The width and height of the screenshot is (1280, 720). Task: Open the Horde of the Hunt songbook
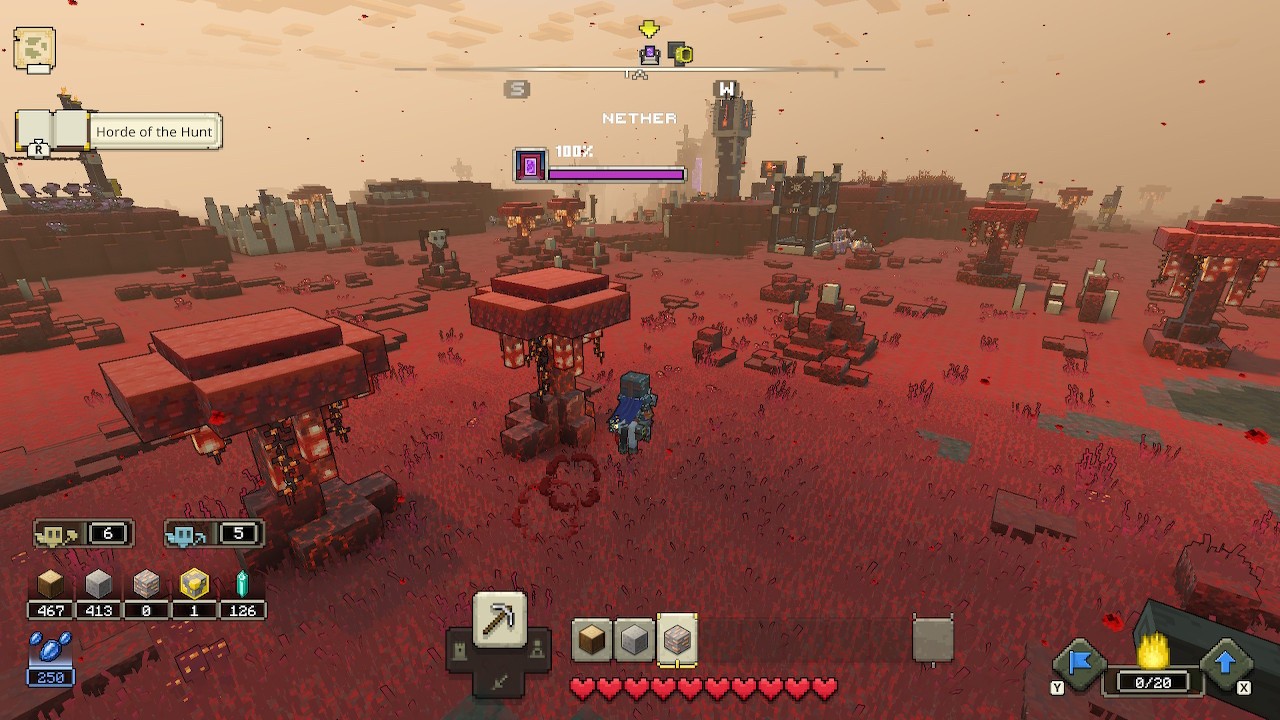pyautogui.click(x=52, y=131)
